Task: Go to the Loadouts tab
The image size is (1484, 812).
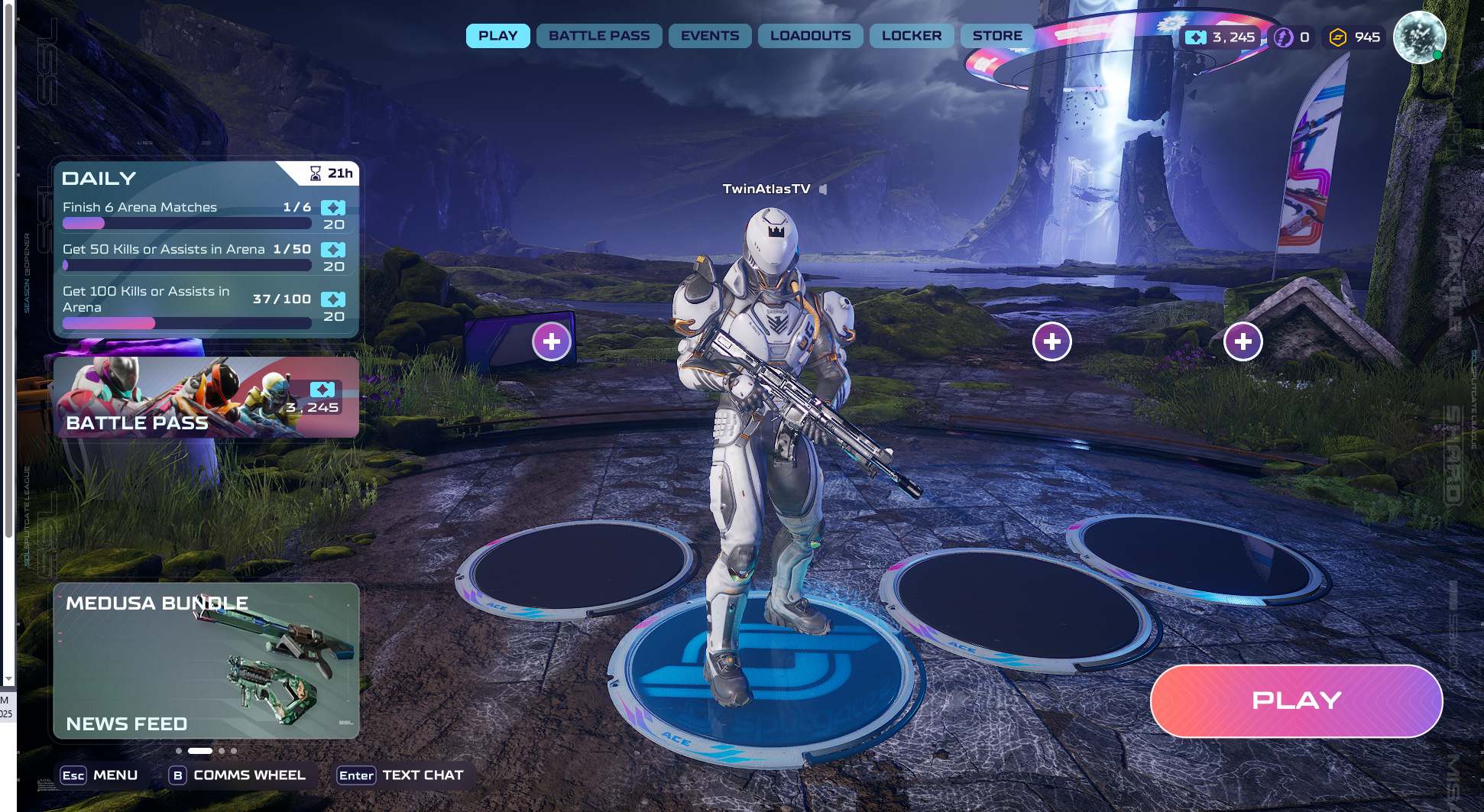Action: coord(810,36)
